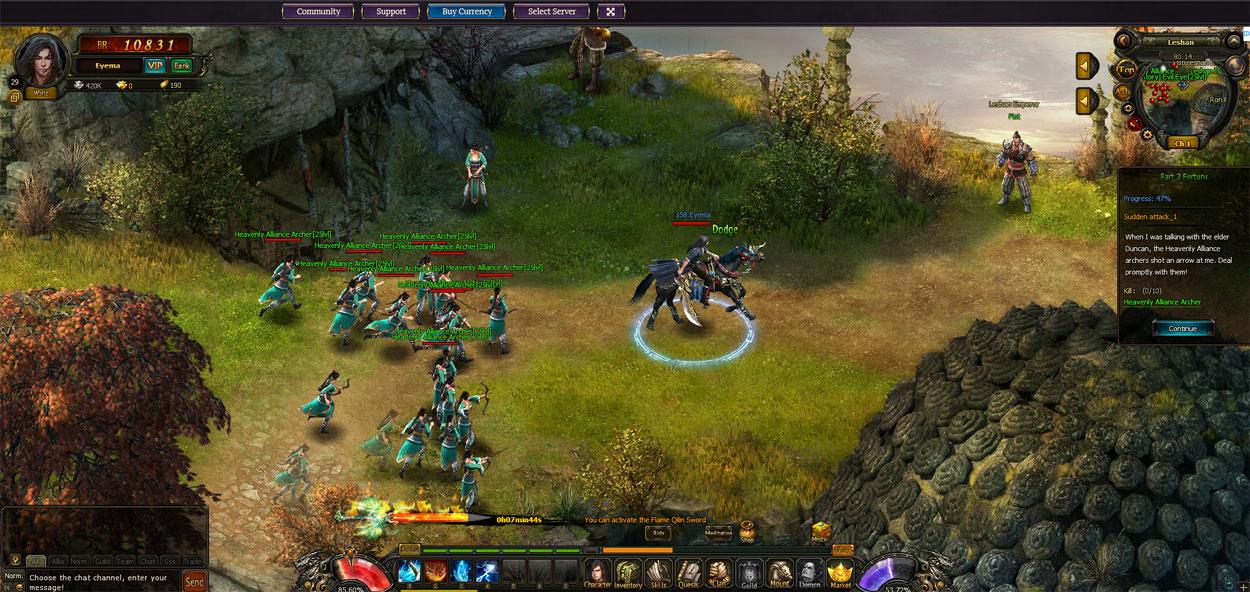
Task: Open the Mount menu
Action: [779, 572]
